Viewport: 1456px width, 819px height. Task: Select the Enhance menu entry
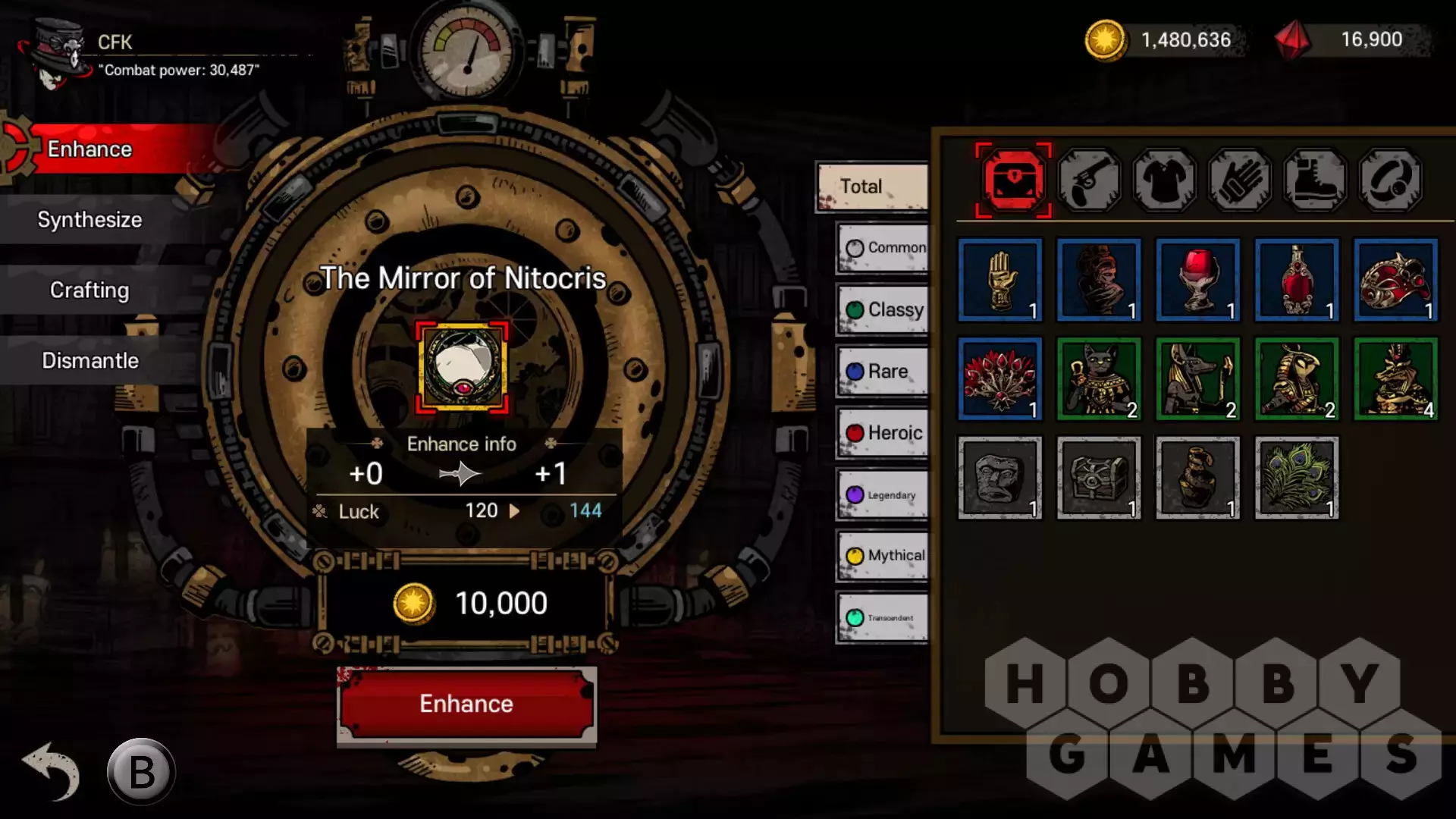(x=89, y=149)
